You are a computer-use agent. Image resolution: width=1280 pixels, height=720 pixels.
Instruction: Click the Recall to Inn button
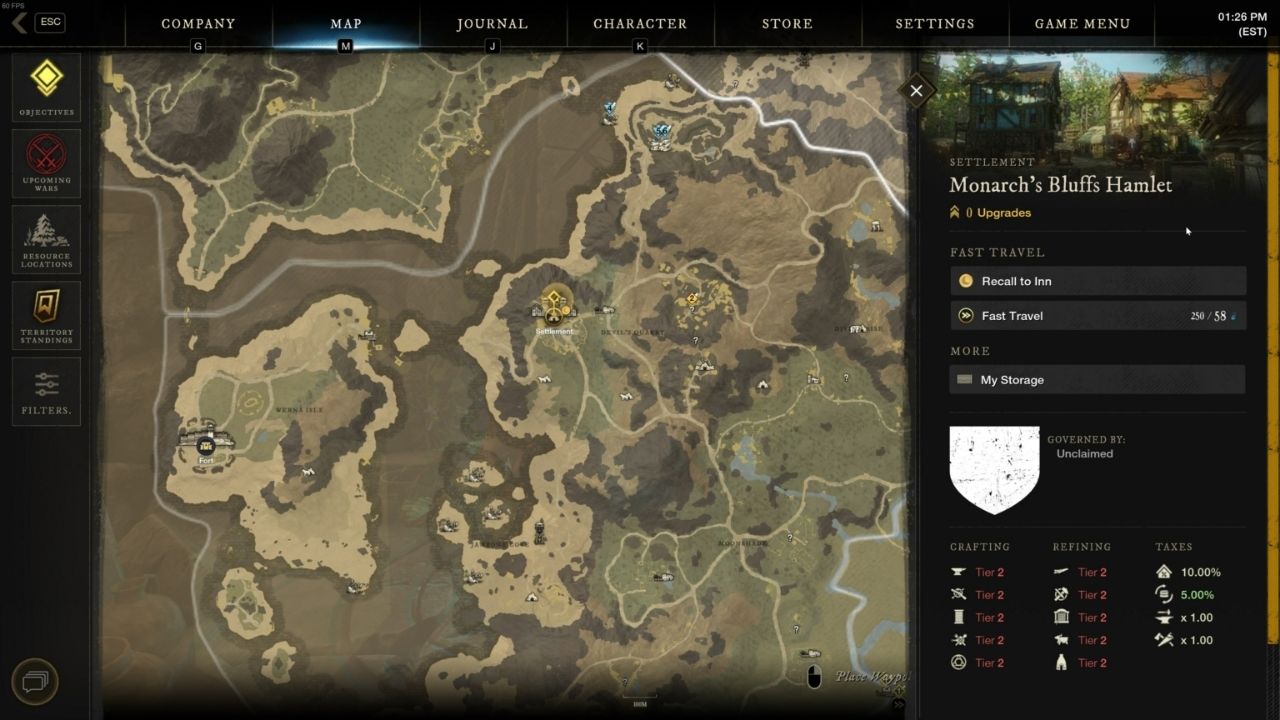[x=1097, y=281]
